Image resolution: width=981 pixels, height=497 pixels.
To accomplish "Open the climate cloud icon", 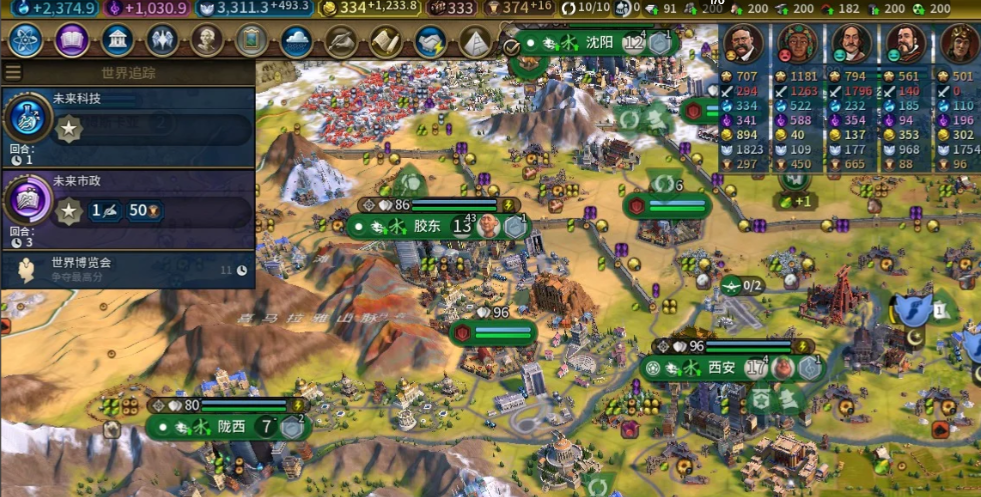I will pos(297,41).
